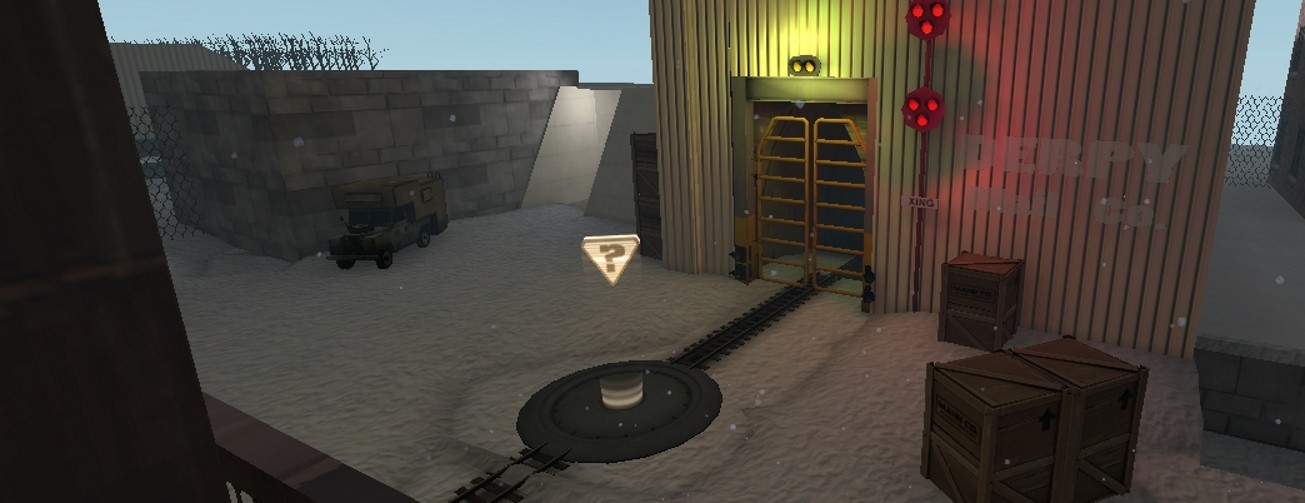Click the floating question mark hint marker
The image size is (1305, 503).
tap(609, 258)
